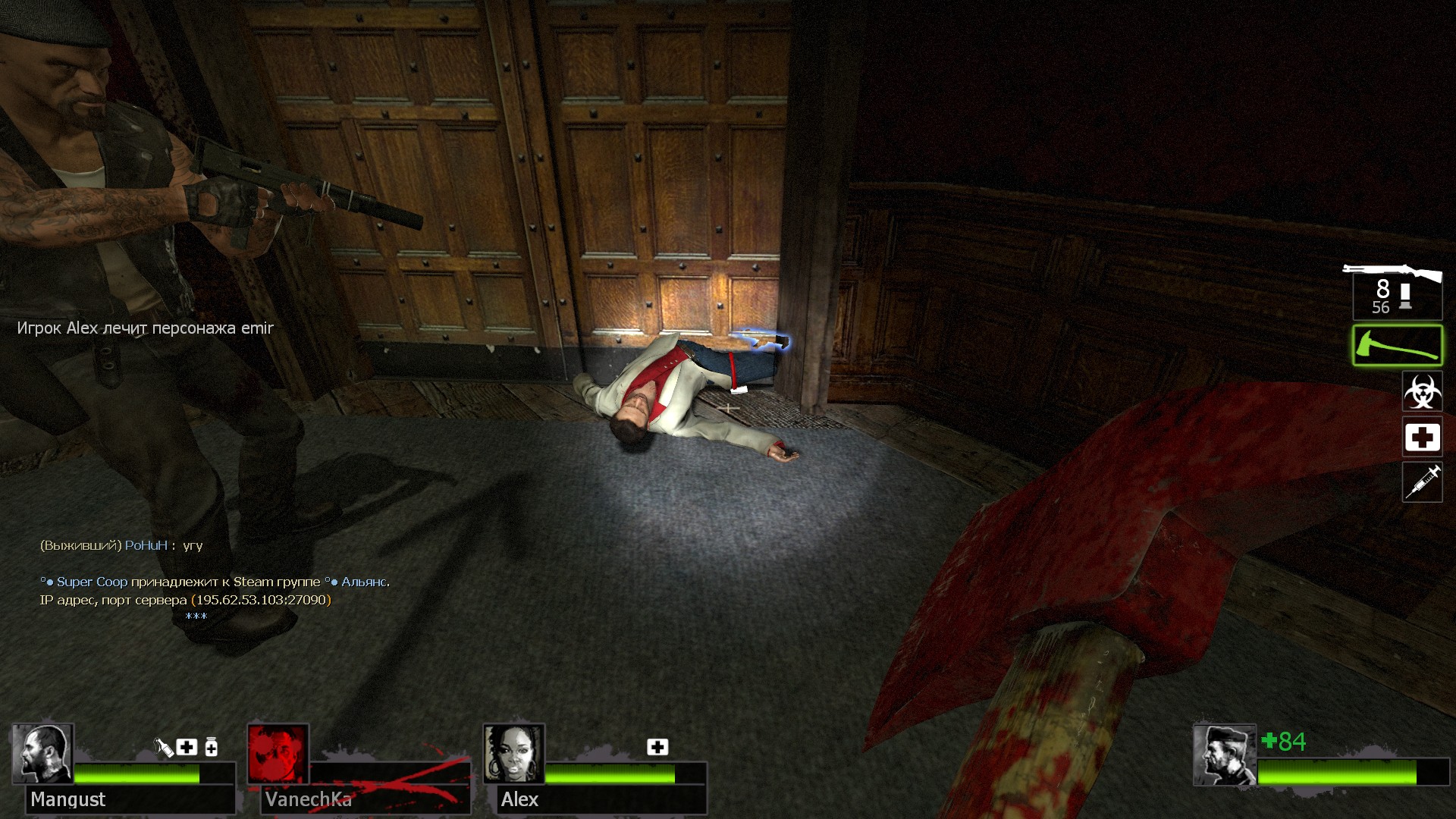
Task: Click Alex's teammate portrait
Action: [x=514, y=754]
